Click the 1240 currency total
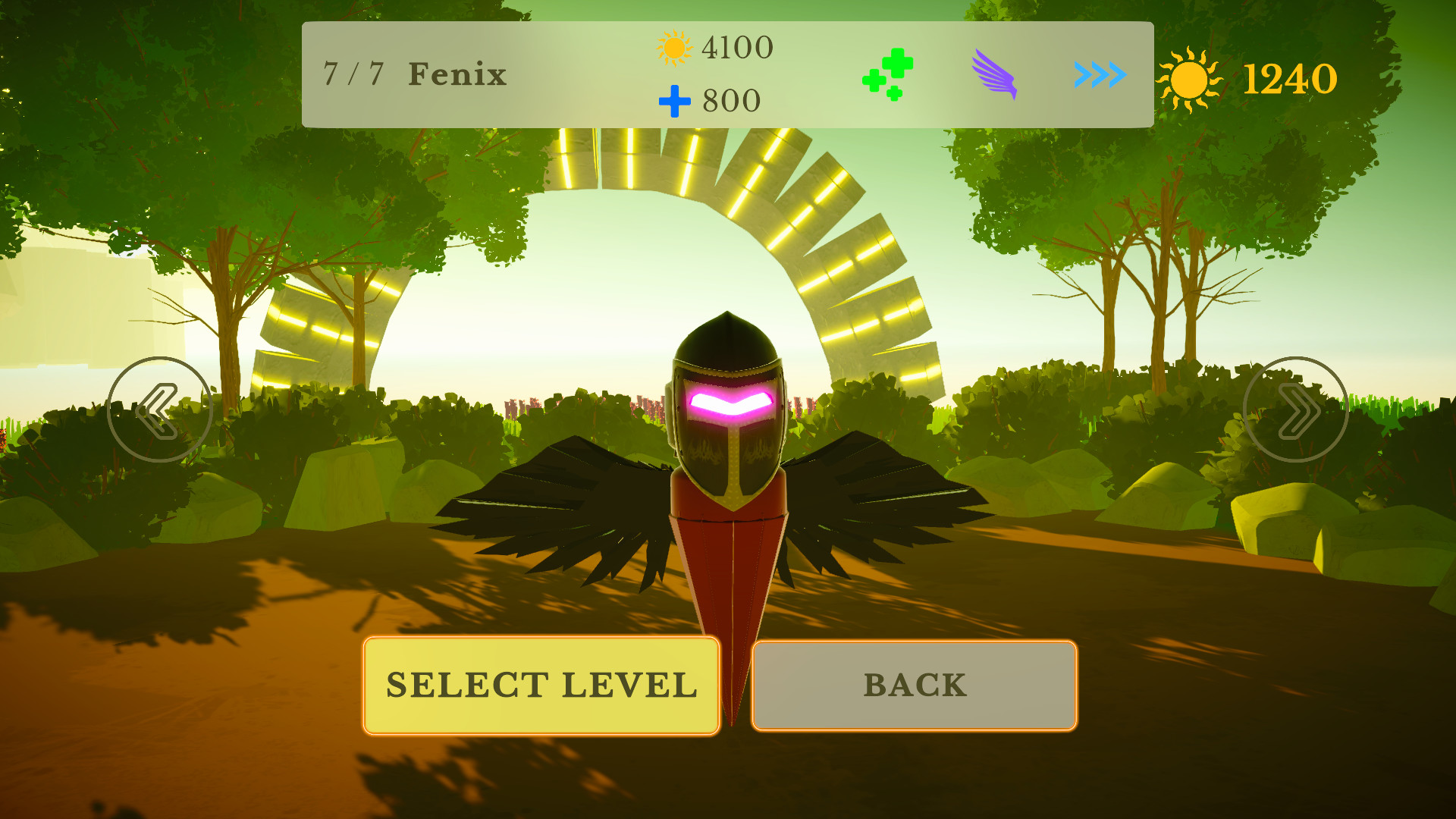 point(1291,76)
